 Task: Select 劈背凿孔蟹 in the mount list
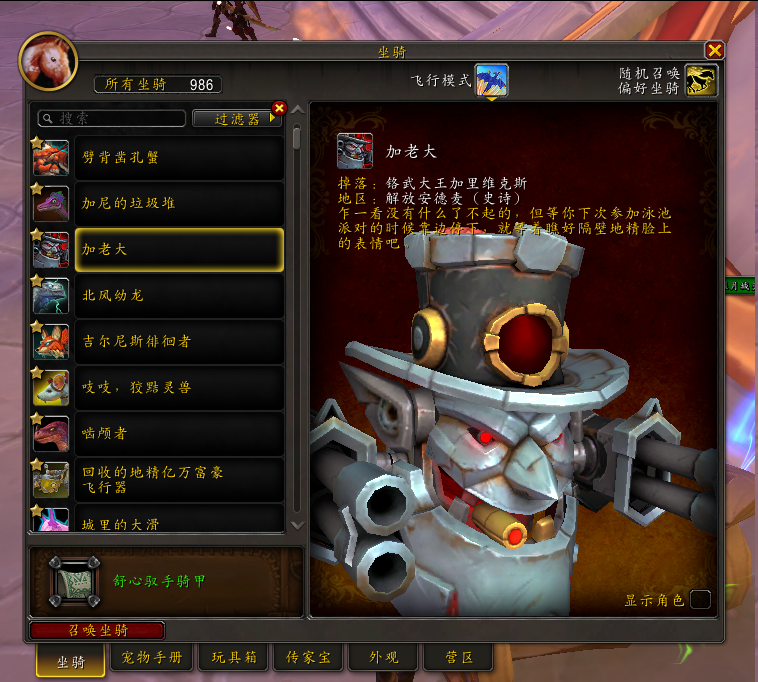[178, 157]
